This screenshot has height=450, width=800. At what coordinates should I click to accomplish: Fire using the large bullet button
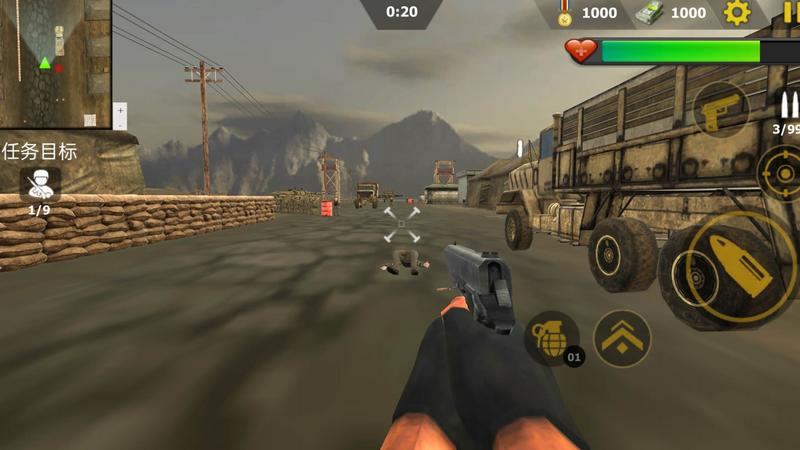(x=727, y=266)
